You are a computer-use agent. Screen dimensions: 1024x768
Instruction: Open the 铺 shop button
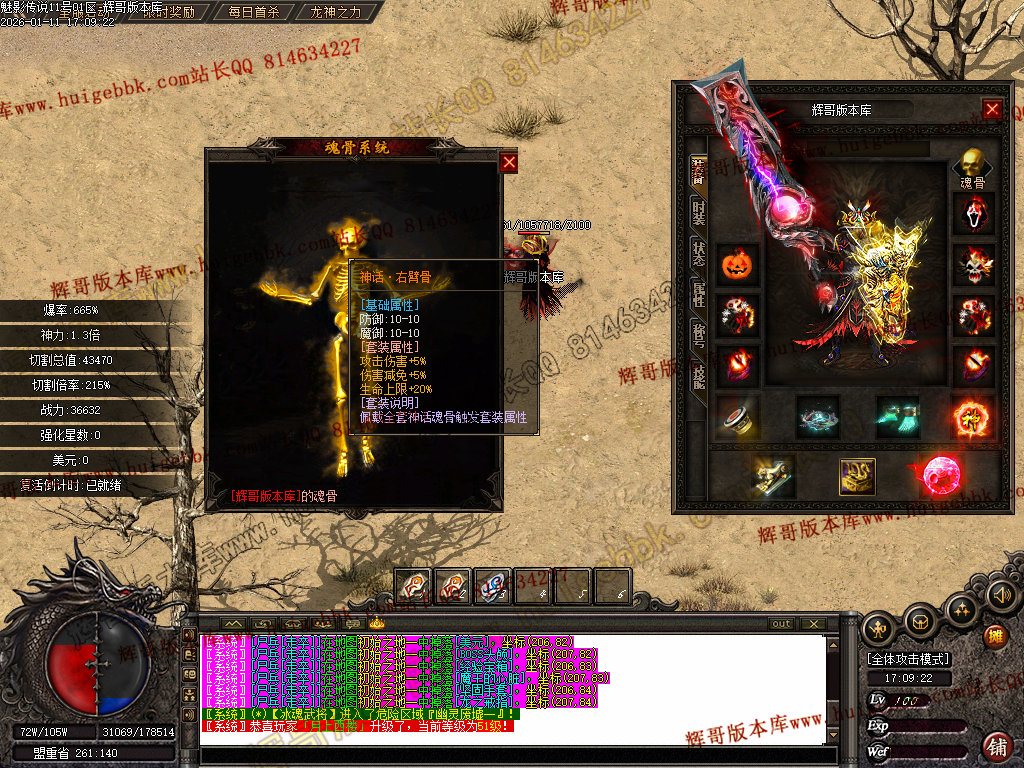click(x=996, y=746)
